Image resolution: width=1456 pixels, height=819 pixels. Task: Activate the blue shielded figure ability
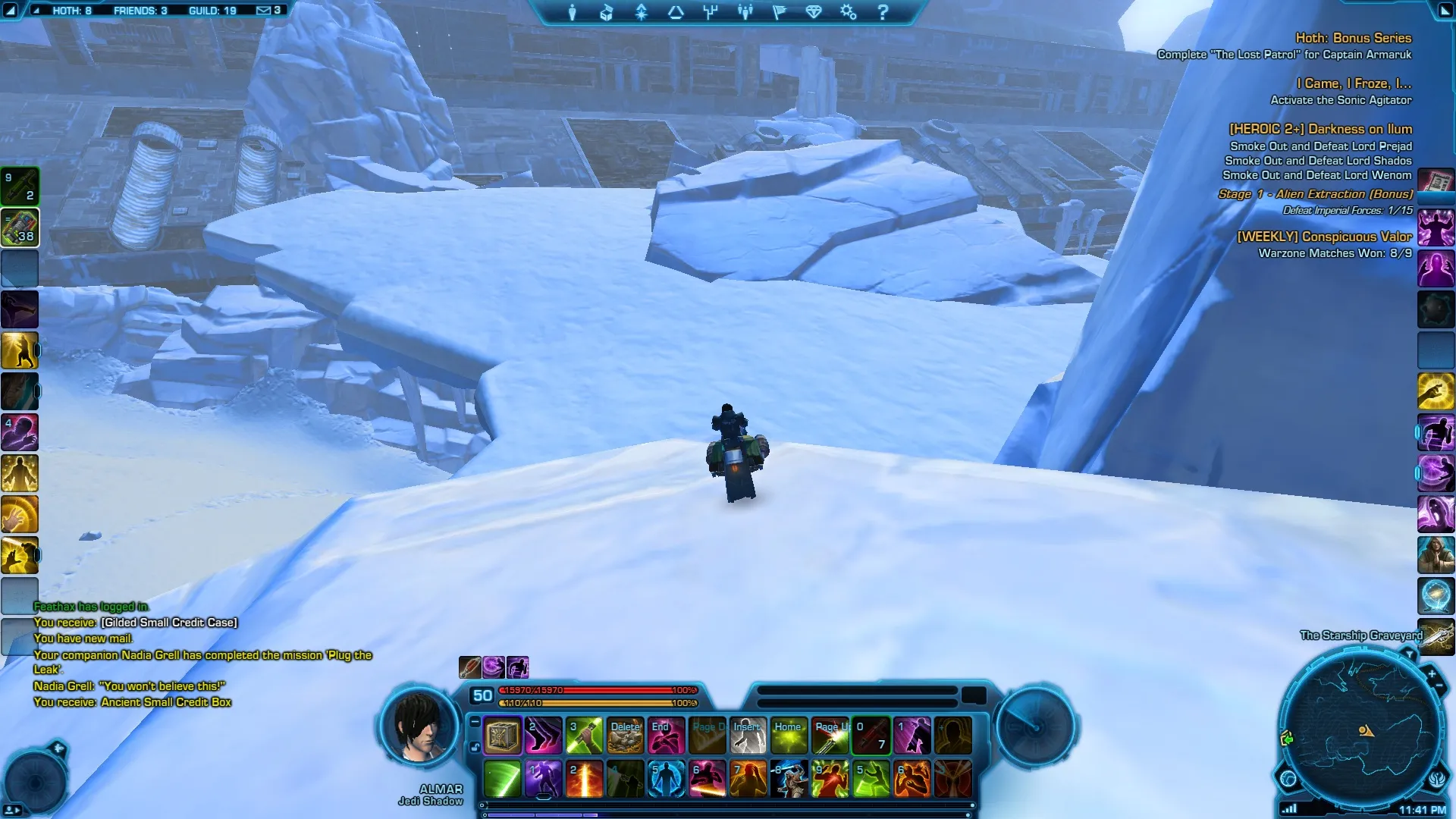pyautogui.click(x=666, y=779)
